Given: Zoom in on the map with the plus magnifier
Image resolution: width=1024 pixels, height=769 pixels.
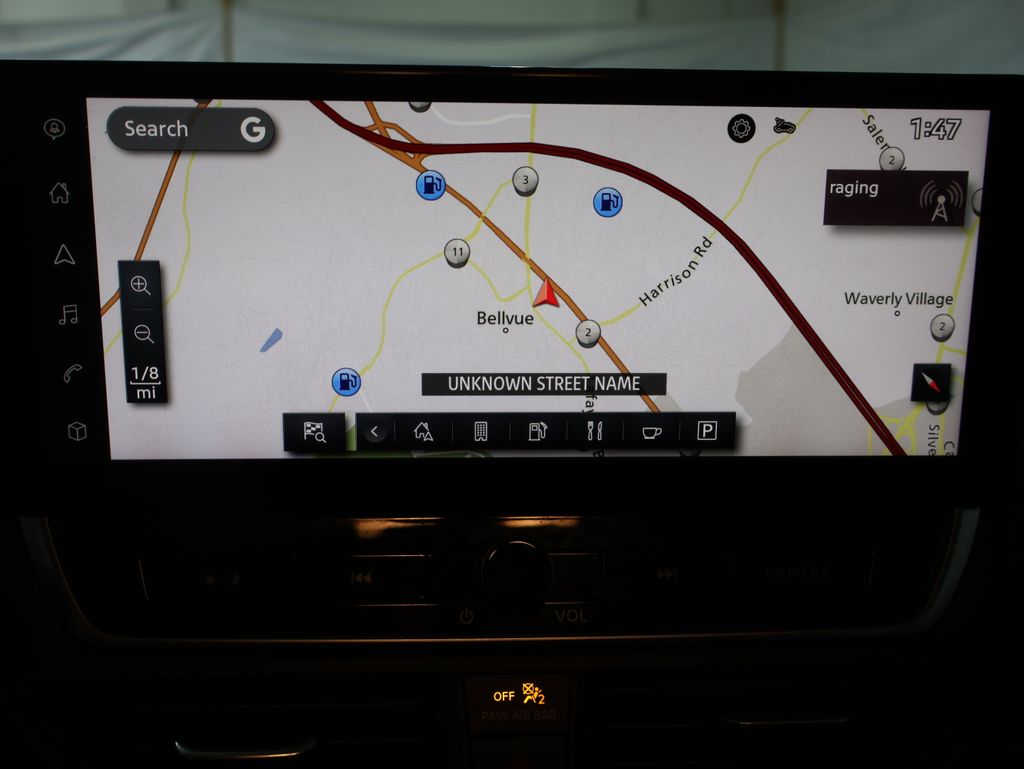Looking at the screenshot, I should (141, 285).
